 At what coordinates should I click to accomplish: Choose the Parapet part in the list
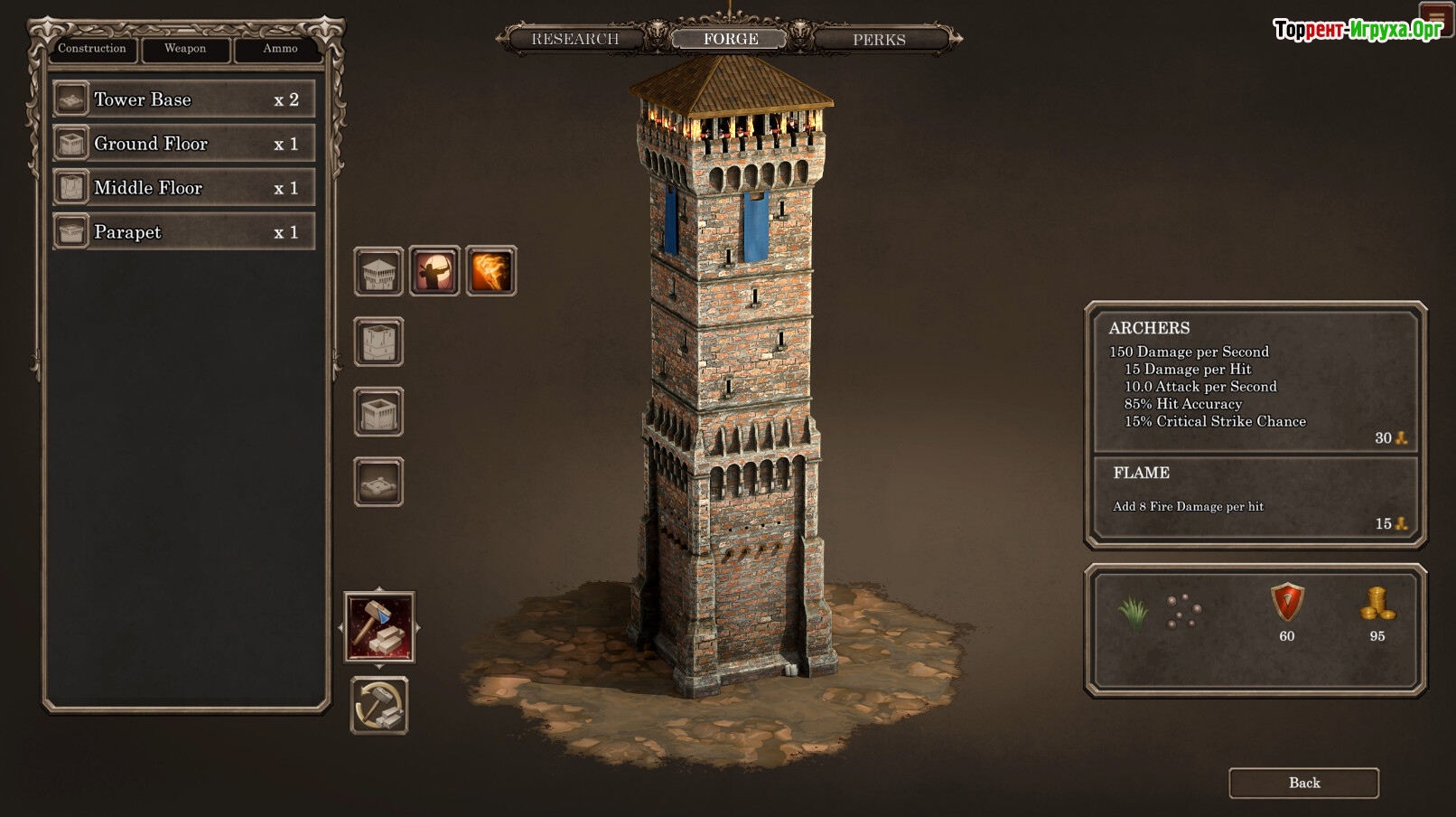pyautogui.click(x=184, y=232)
